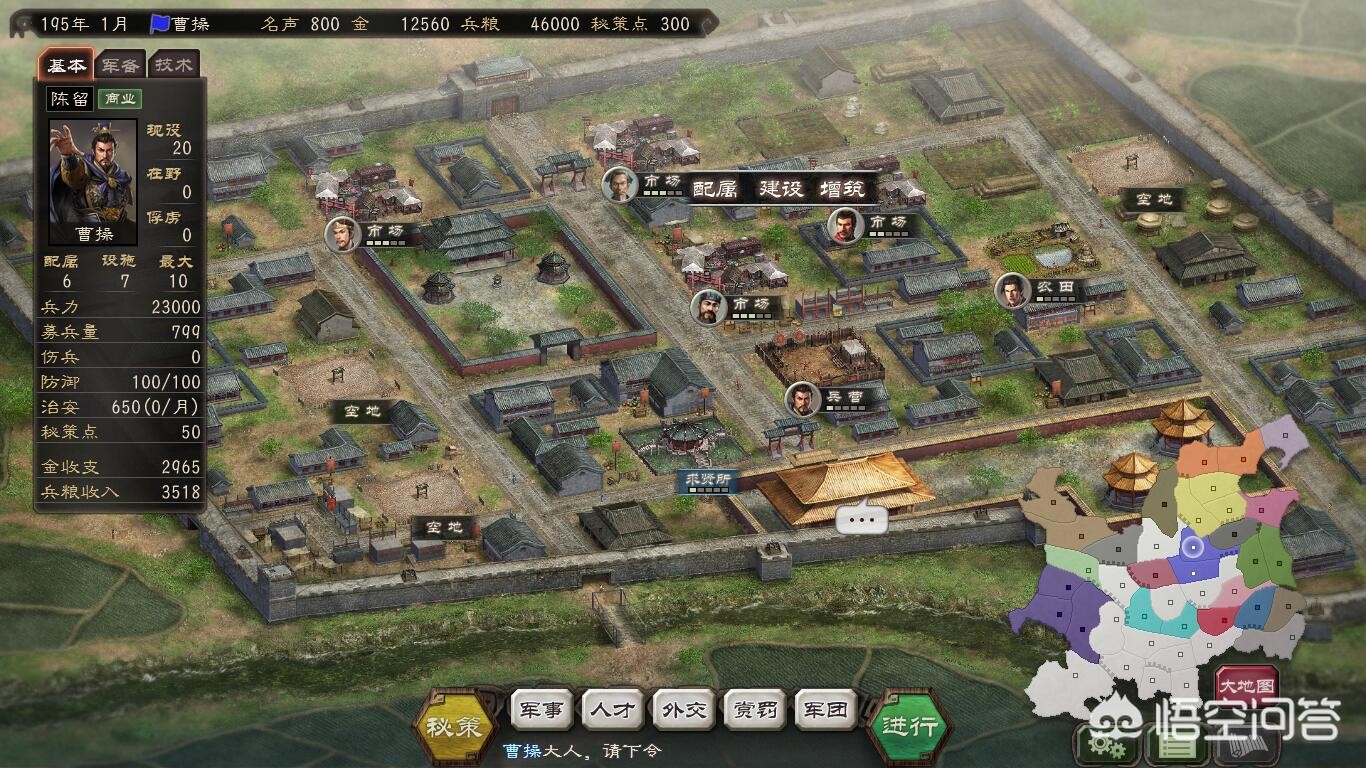The image size is (1366, 768).
Task: Choose 增筑 from the building popup menu
Action: click(843, 189)
